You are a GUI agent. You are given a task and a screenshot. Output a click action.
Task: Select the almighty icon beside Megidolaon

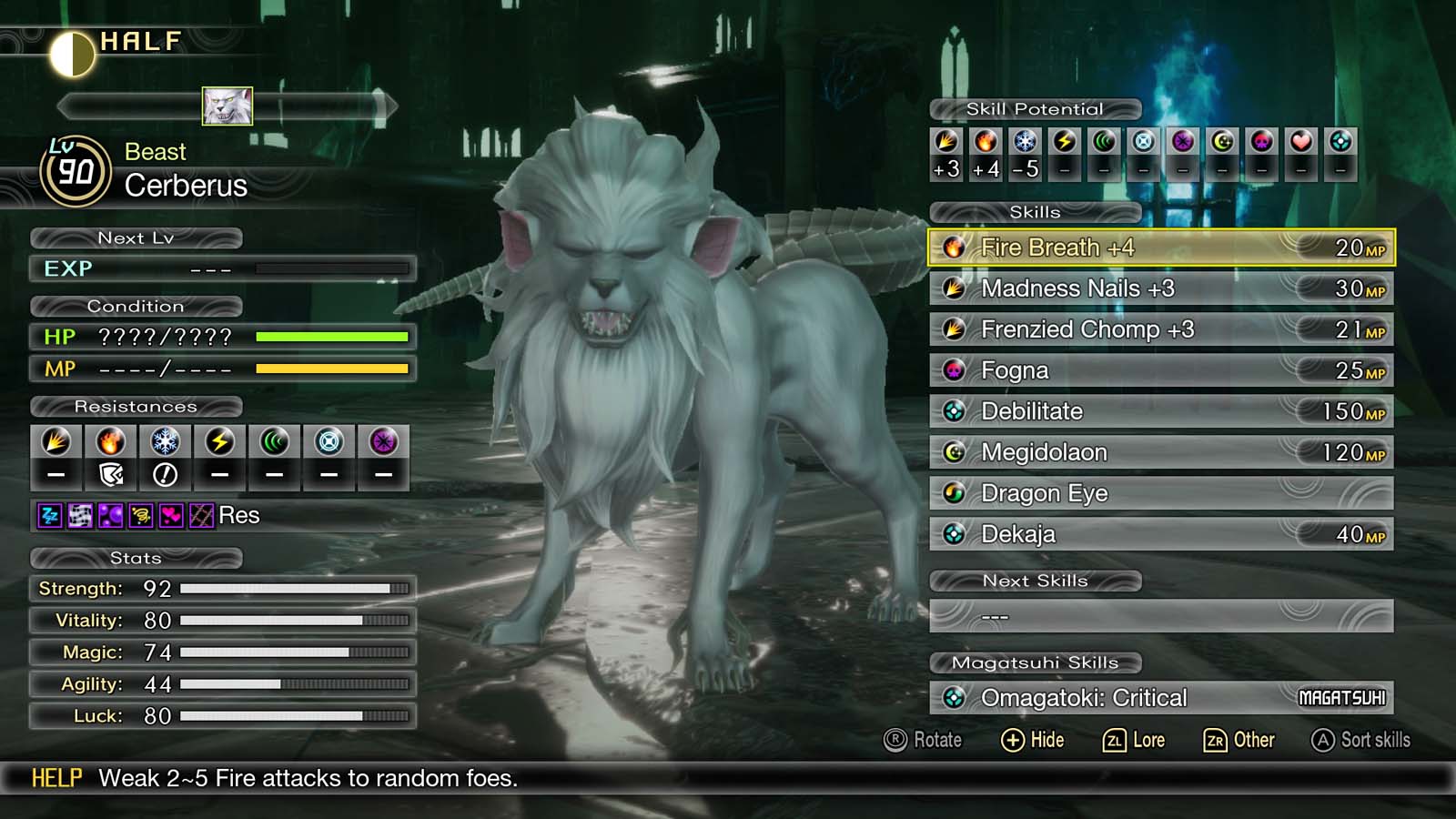coord(954,451)
